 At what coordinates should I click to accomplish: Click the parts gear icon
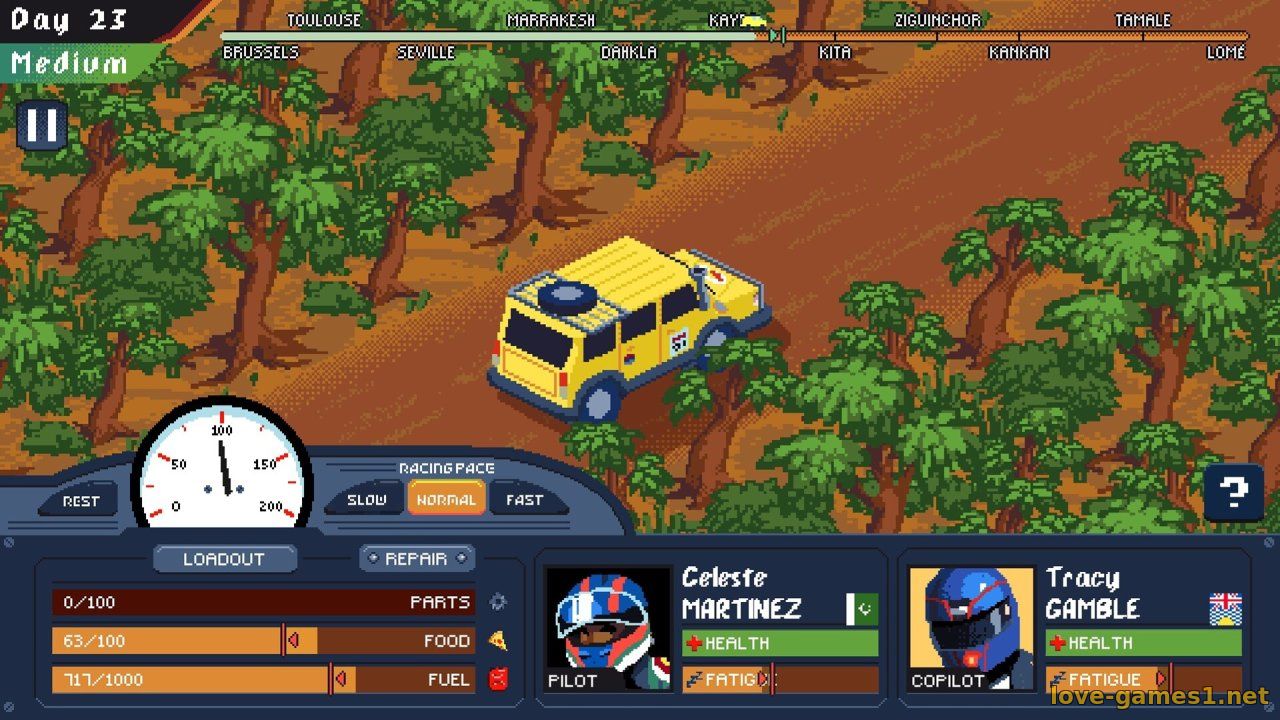(498, 602)
